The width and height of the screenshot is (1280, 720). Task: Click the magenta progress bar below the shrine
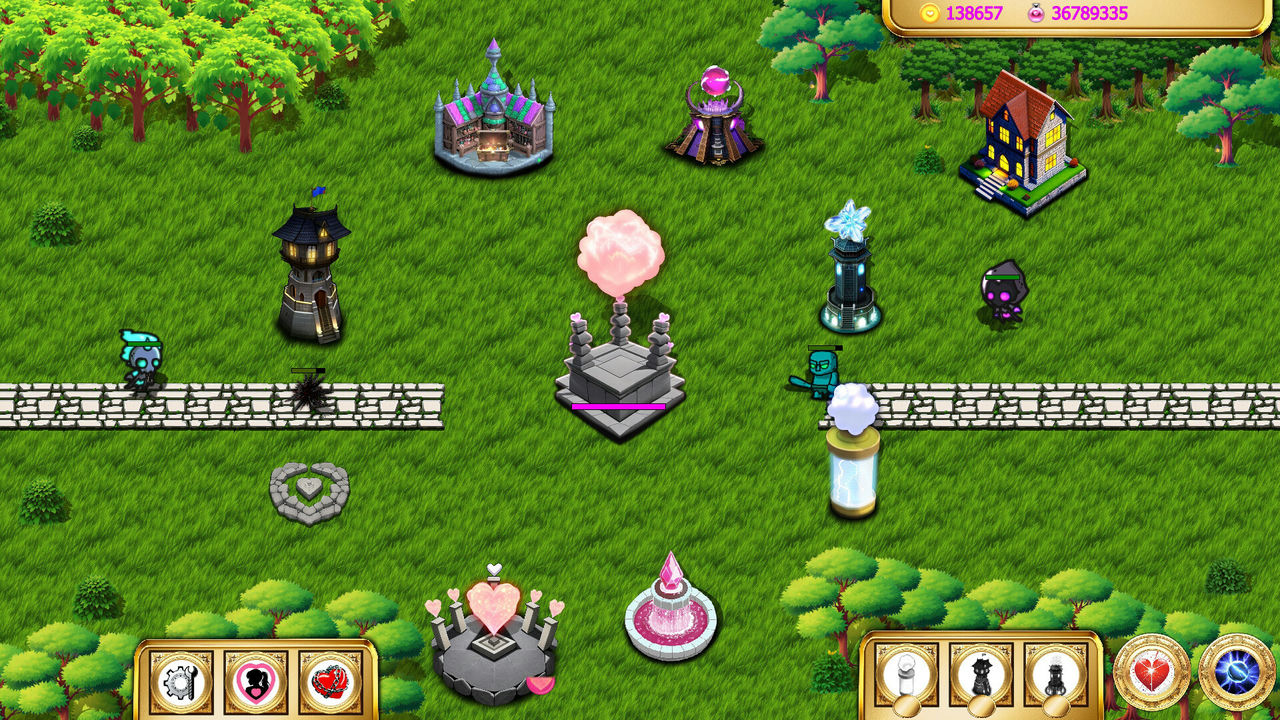click(617, 406)
